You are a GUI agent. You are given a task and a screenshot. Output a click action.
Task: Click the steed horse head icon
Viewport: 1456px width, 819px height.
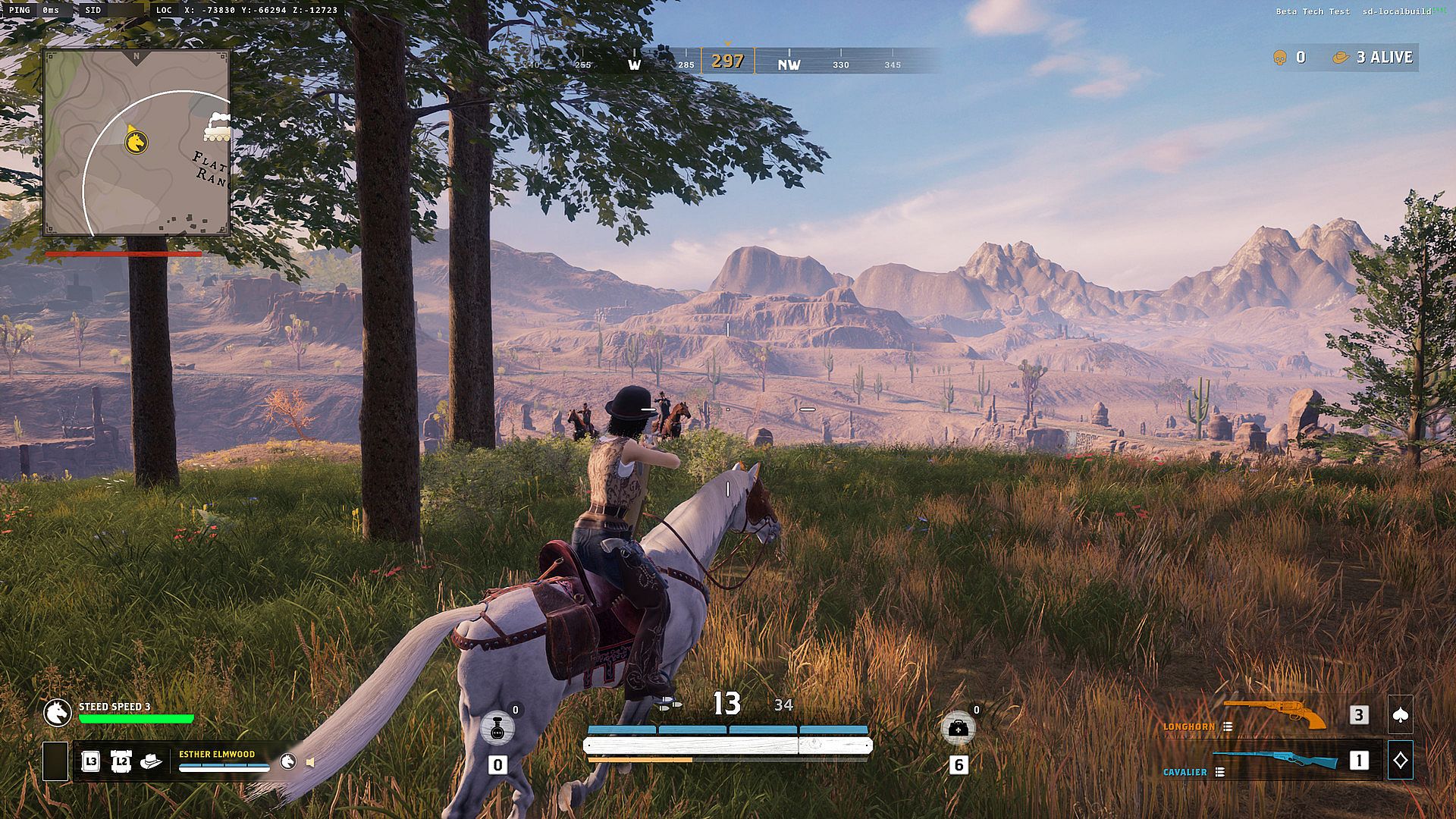coord(57,712)
